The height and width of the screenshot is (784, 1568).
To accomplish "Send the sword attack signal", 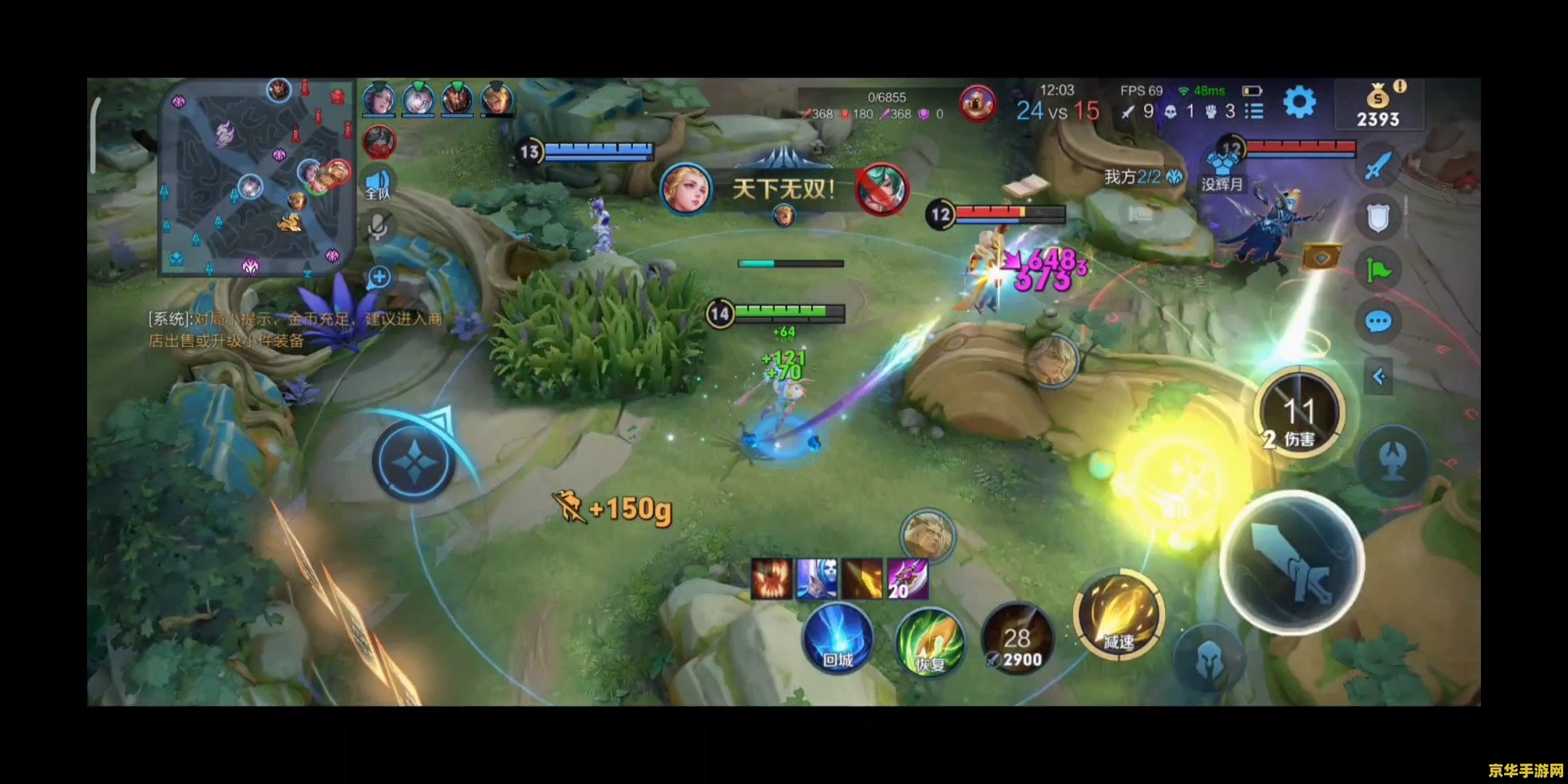I will (1378, 166).
